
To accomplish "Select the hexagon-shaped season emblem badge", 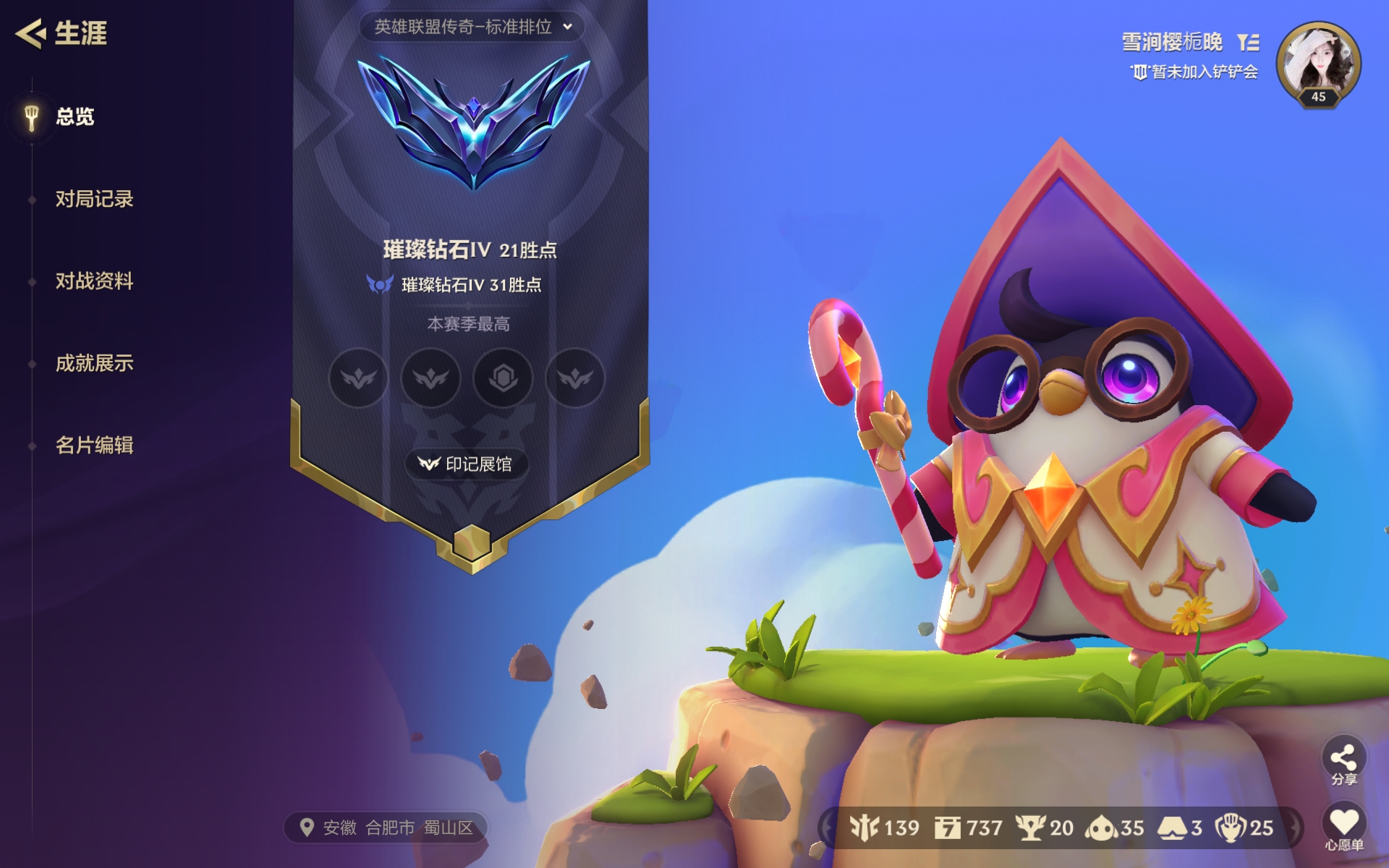I will (503, 378).
